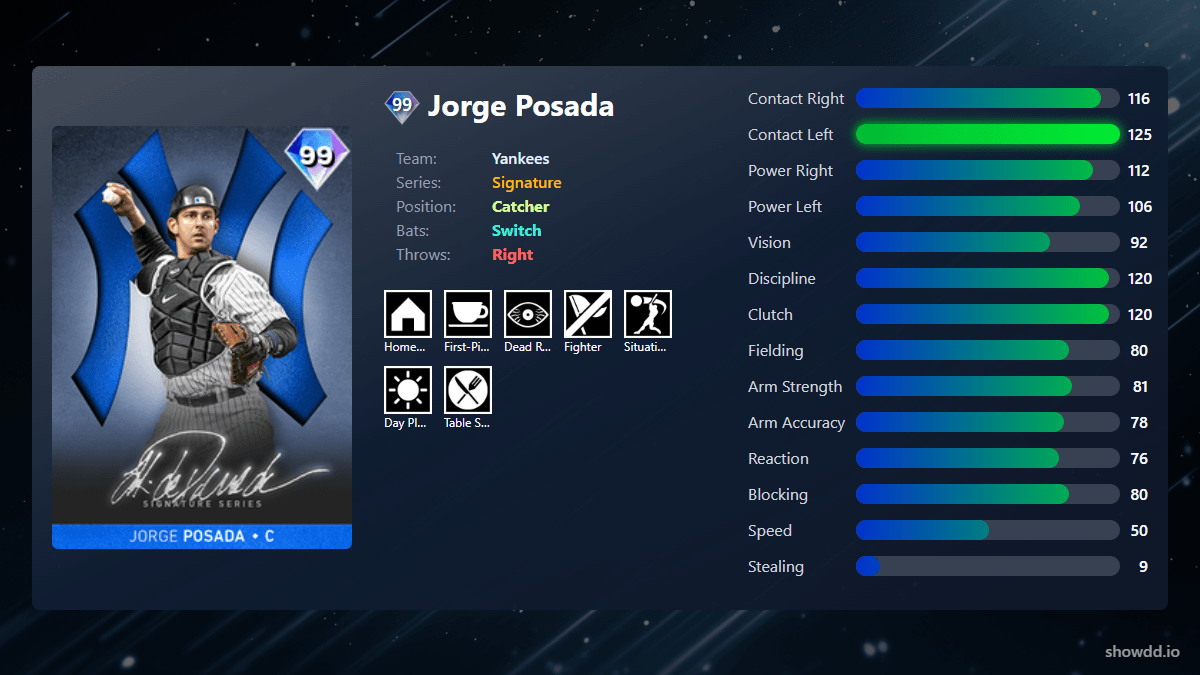Choose the Dead Red eye quirk icon
This screenshot has width=1200, height=675.
(x=528, y=314)
